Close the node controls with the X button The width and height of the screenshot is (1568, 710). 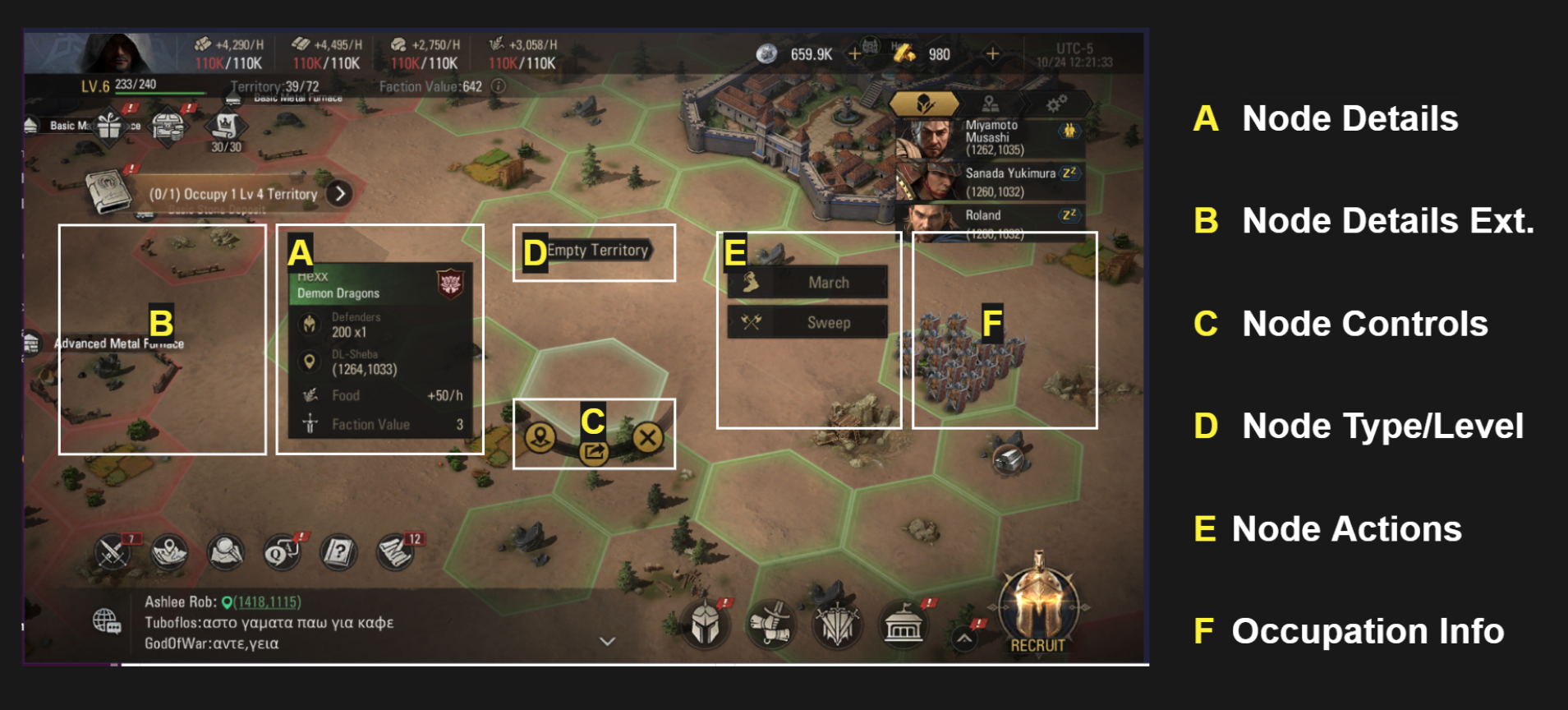tap(647, 437)
